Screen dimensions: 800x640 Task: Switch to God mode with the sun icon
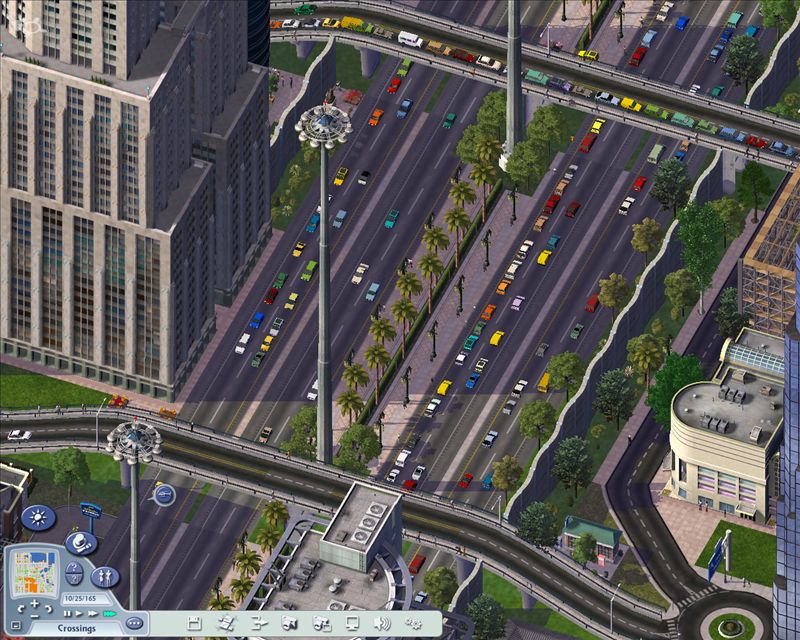coord(38,519)
